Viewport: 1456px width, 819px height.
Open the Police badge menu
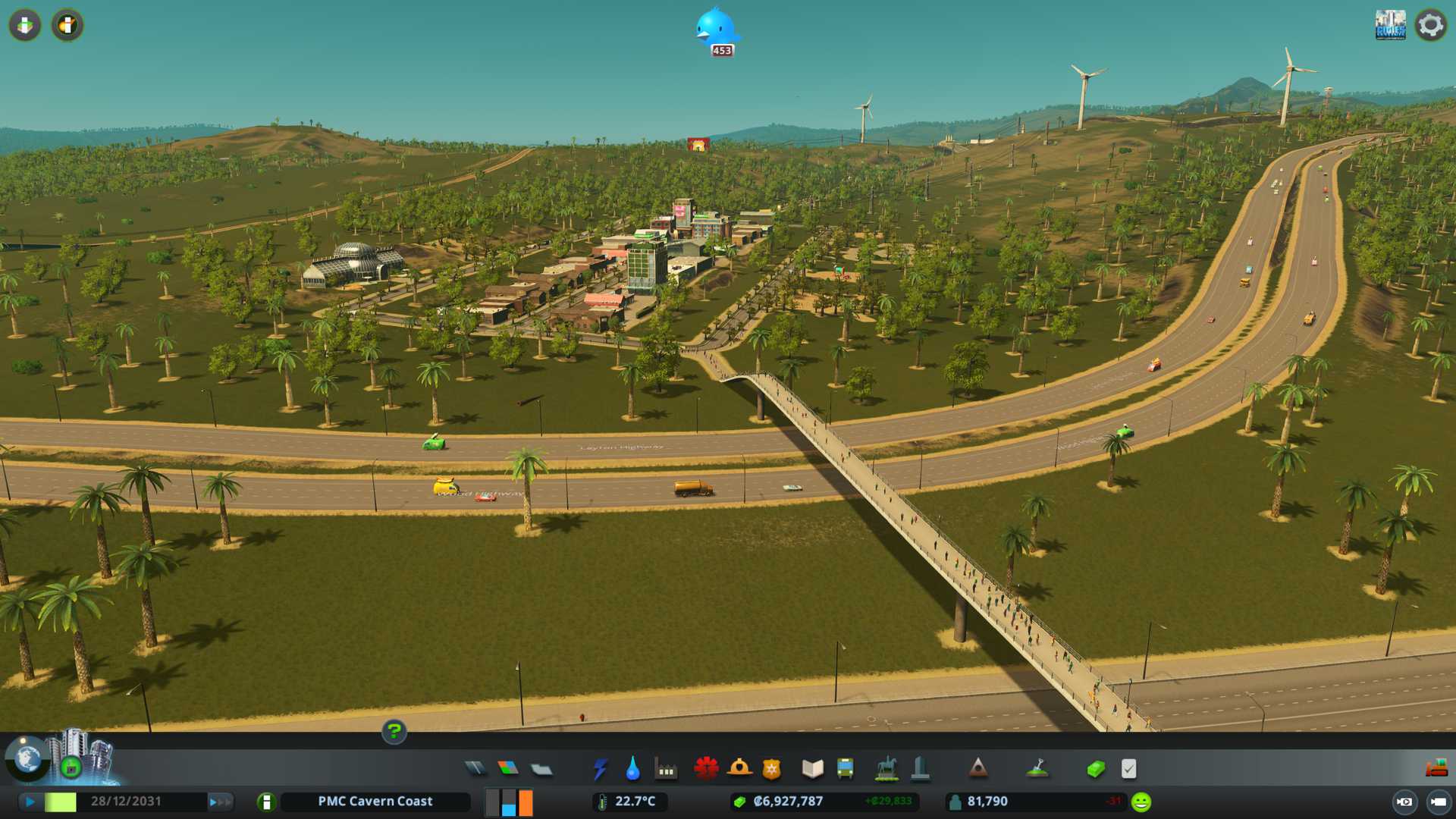coord(771,769)
